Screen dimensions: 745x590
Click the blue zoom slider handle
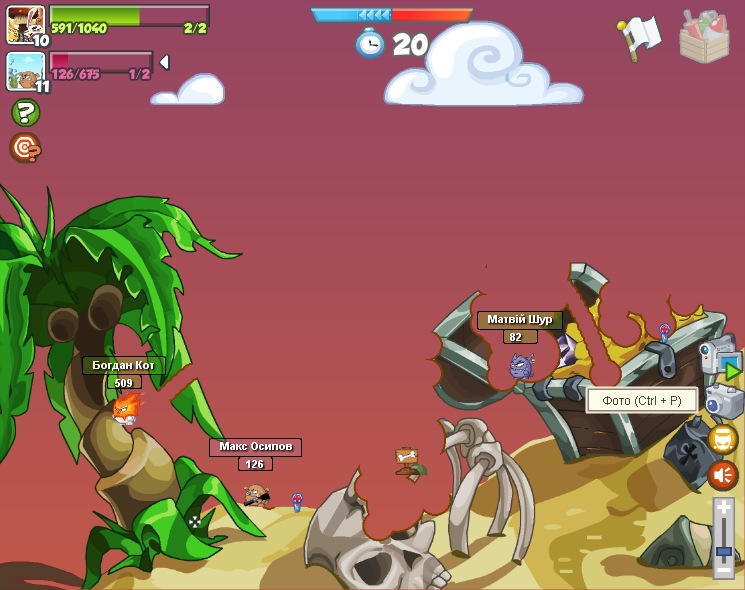pyautogui.click(x=724, y=550)
